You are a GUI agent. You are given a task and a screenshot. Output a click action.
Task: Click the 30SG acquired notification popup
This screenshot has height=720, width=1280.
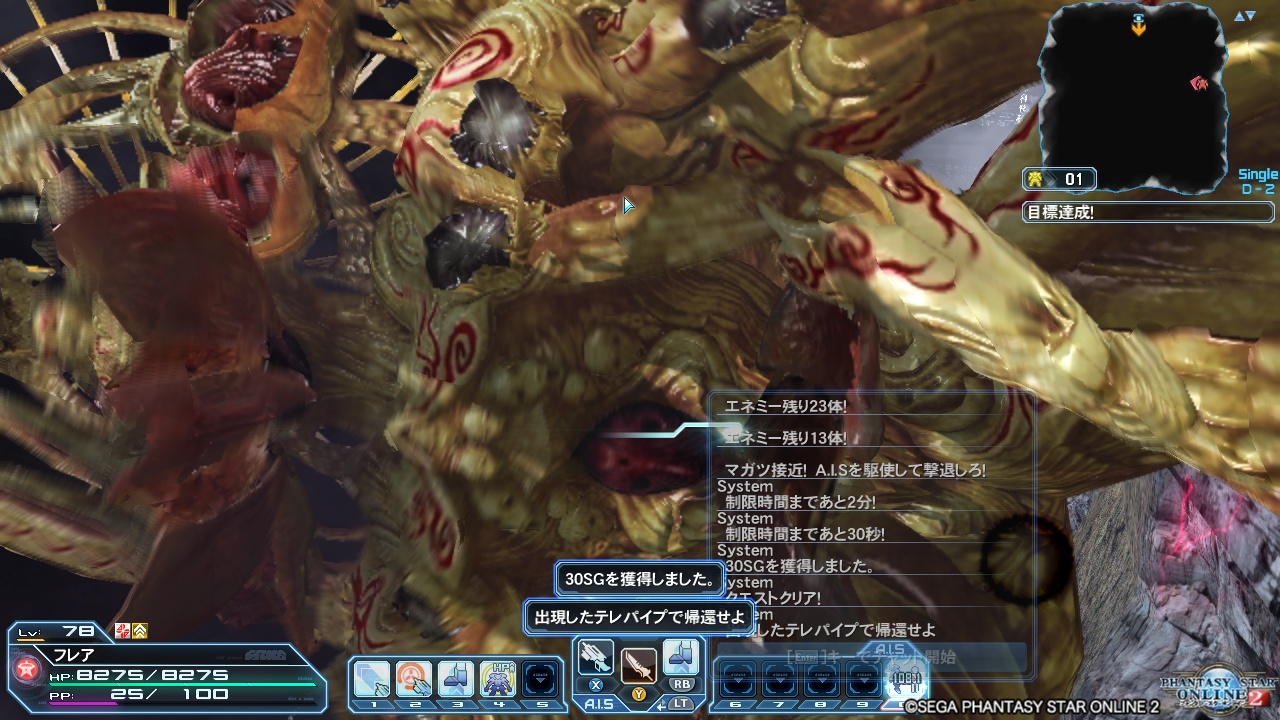click(637, 579)
